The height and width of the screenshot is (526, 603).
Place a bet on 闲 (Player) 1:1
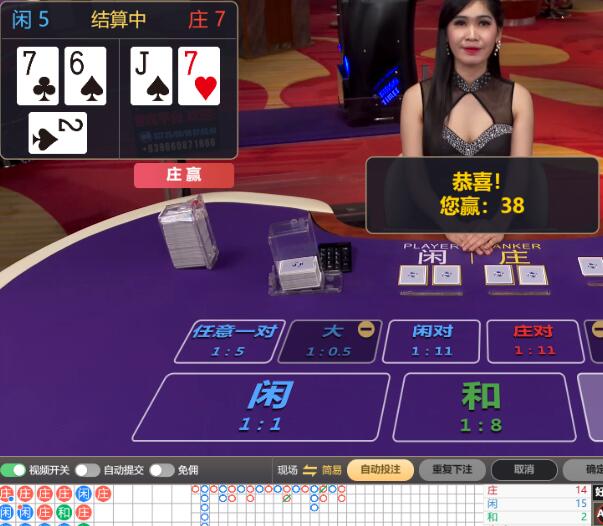(x=262, y=406)
